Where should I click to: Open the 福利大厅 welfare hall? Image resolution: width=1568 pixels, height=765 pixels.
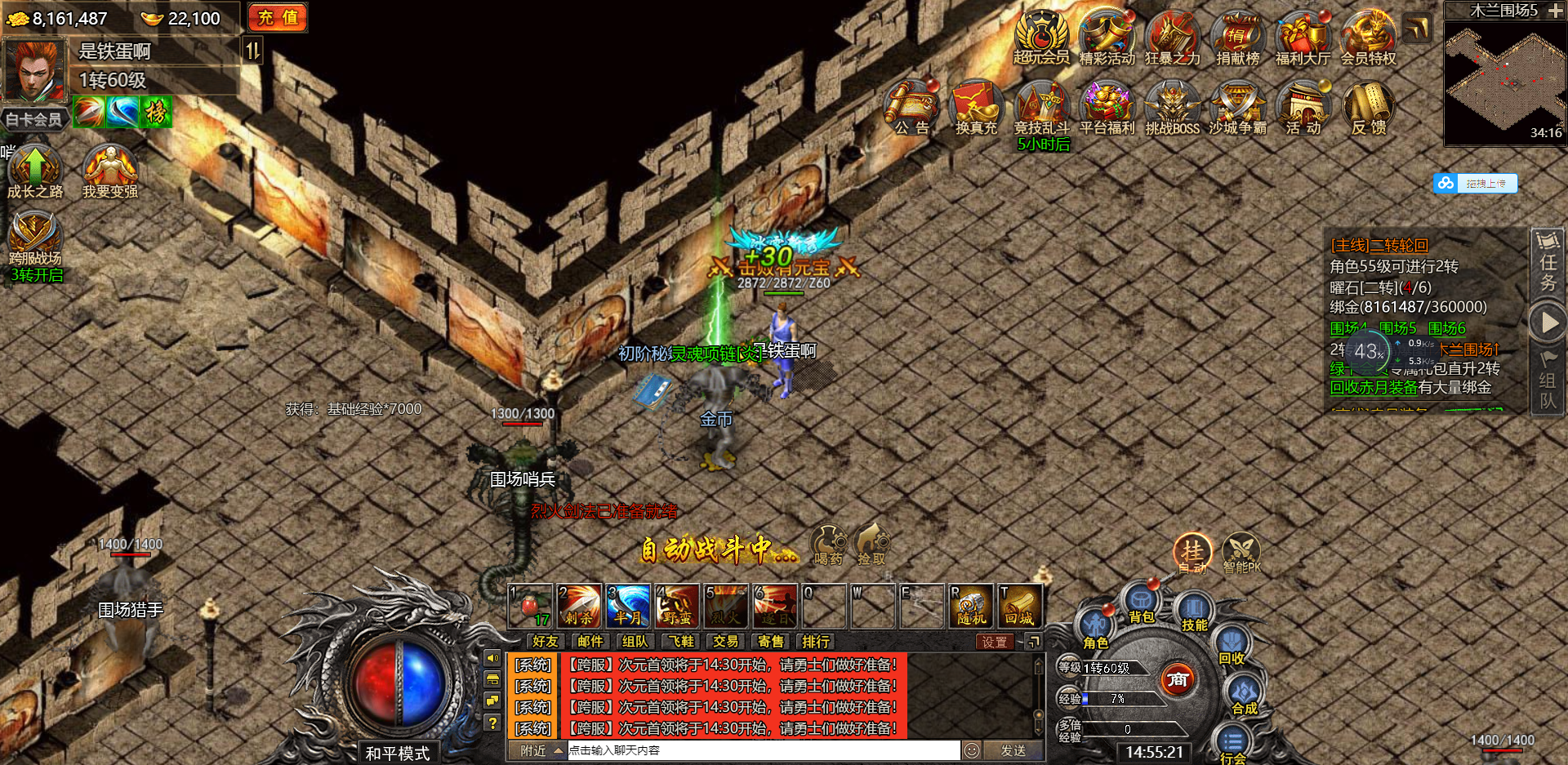[1303, 37]
